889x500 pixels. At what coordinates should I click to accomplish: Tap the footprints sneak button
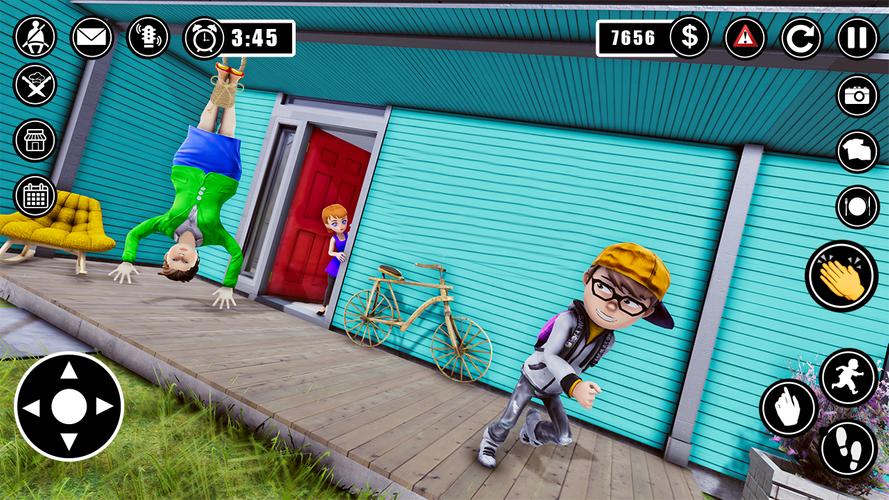click(x=849, y=448)
